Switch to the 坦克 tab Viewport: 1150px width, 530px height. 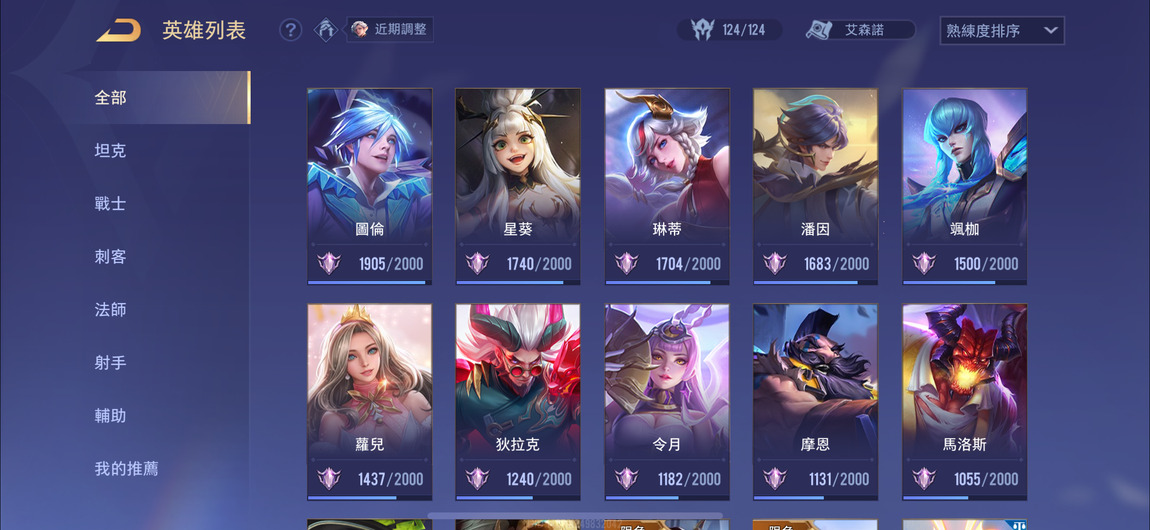pos(111,150)
